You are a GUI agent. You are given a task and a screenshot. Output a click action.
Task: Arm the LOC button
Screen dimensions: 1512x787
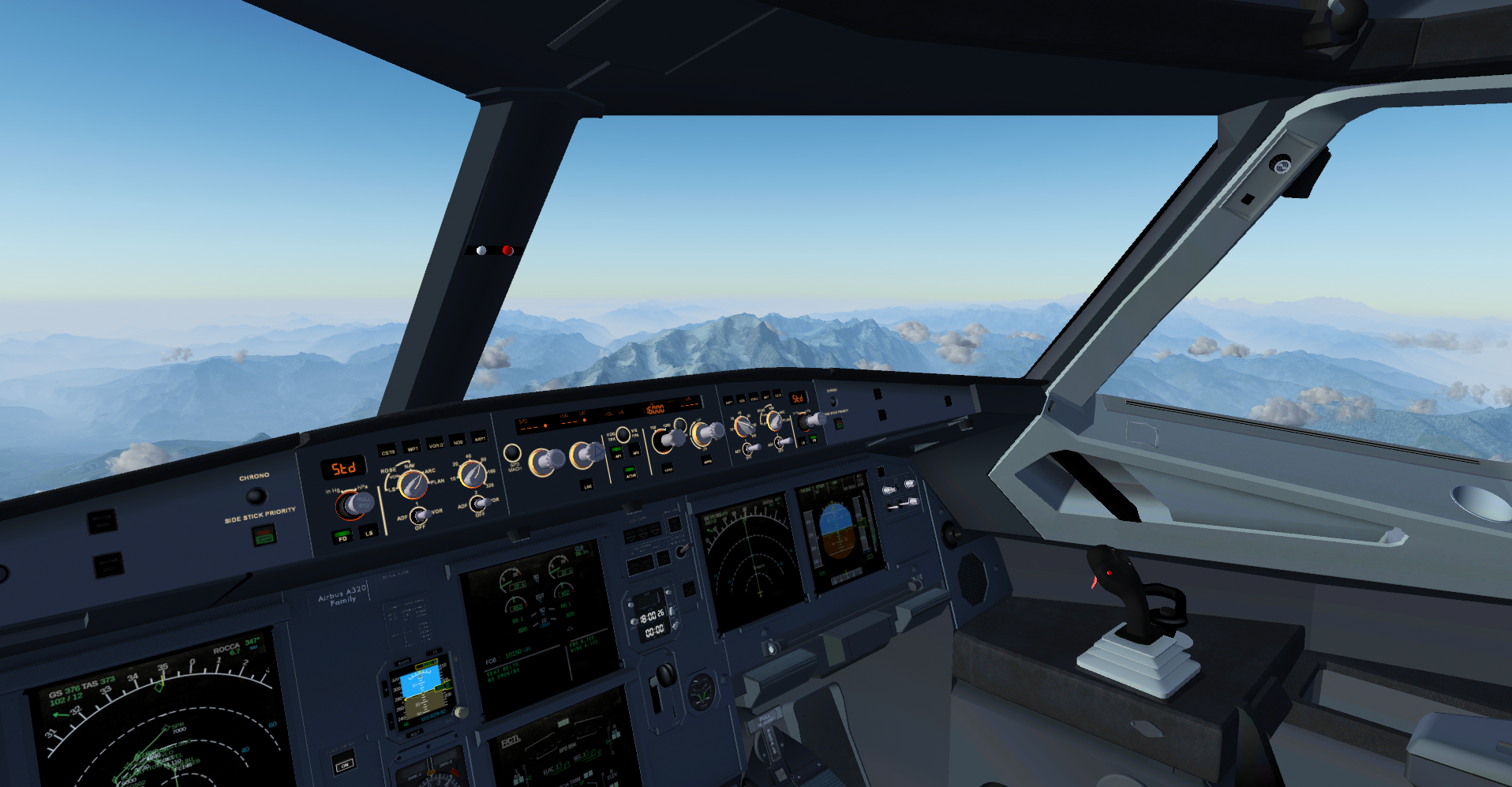point(586,484)
